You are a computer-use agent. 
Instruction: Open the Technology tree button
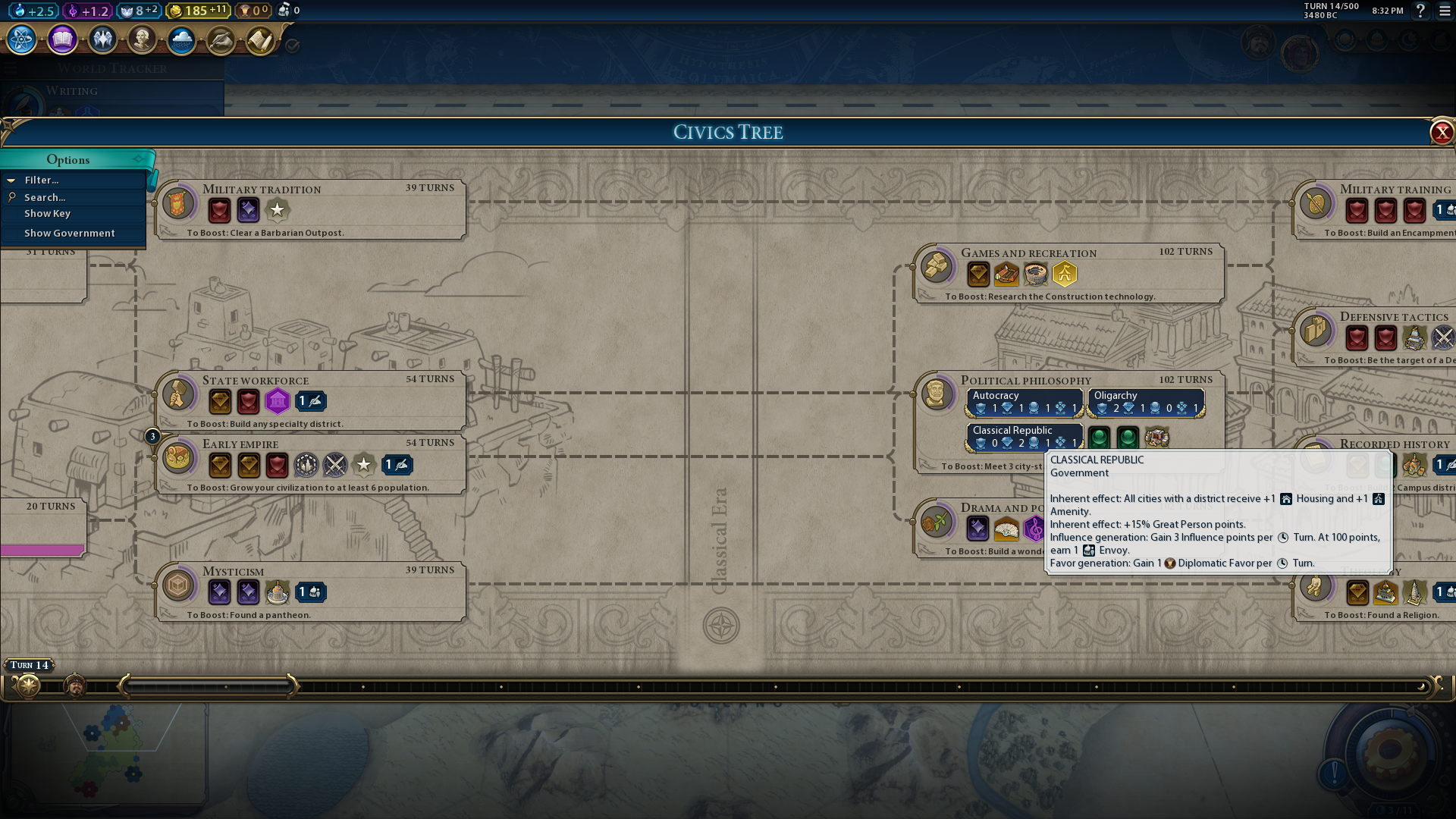22,39
